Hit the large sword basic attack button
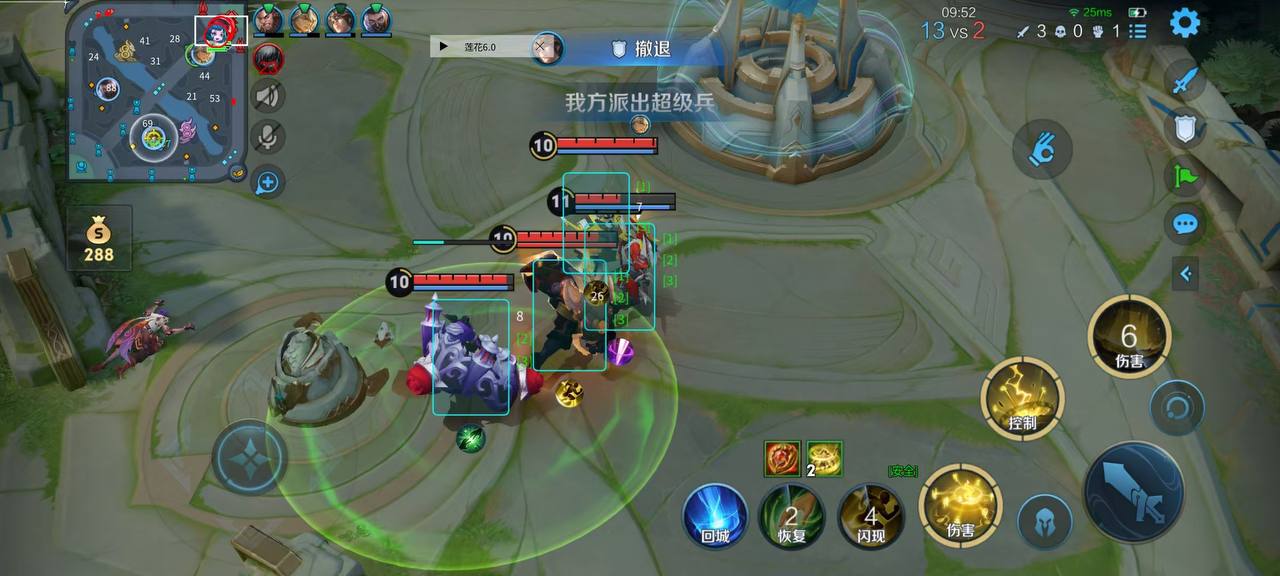This screenshot has height=576, width=1280. [x=1133, y=491]
